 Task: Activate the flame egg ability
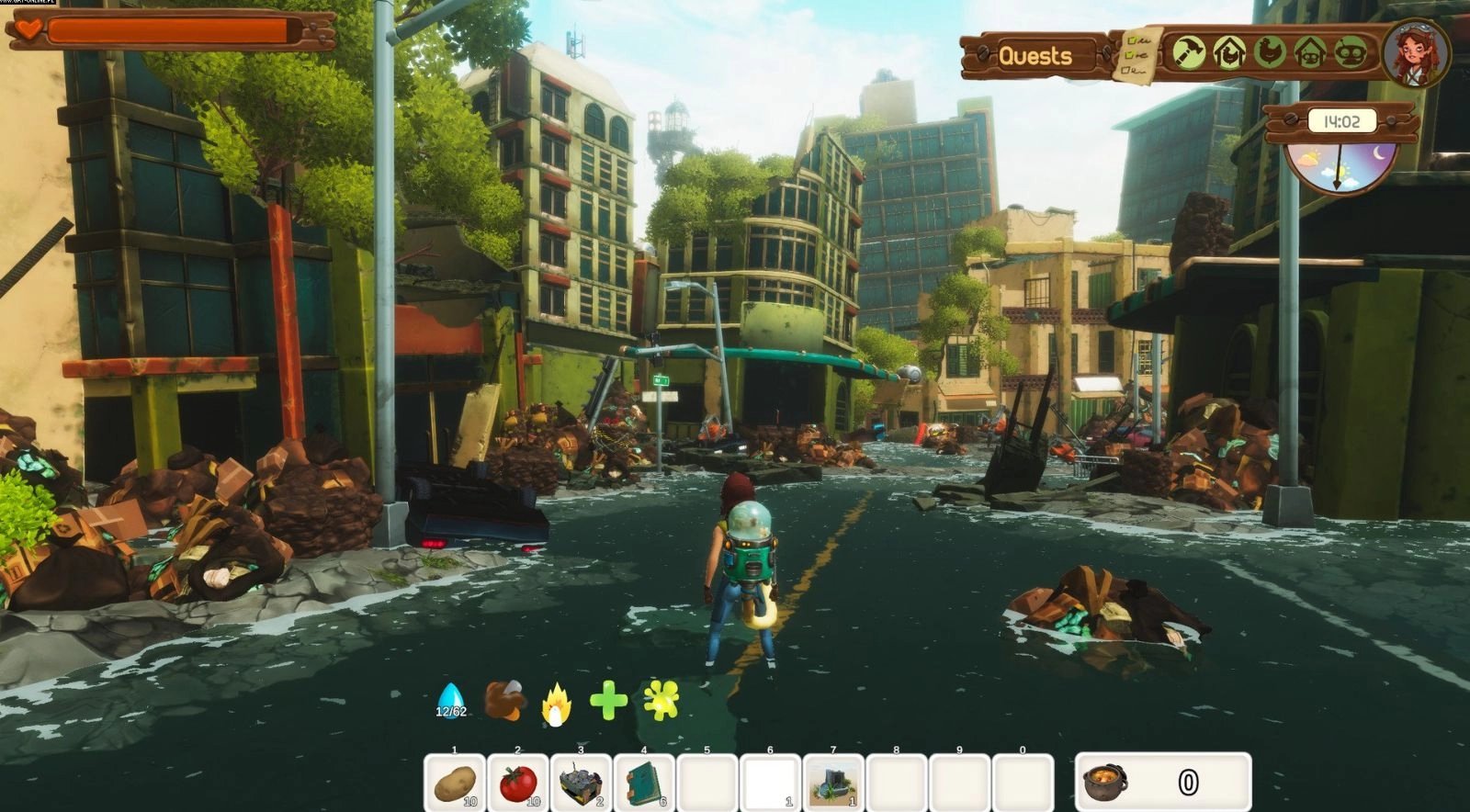coord(557,705)
